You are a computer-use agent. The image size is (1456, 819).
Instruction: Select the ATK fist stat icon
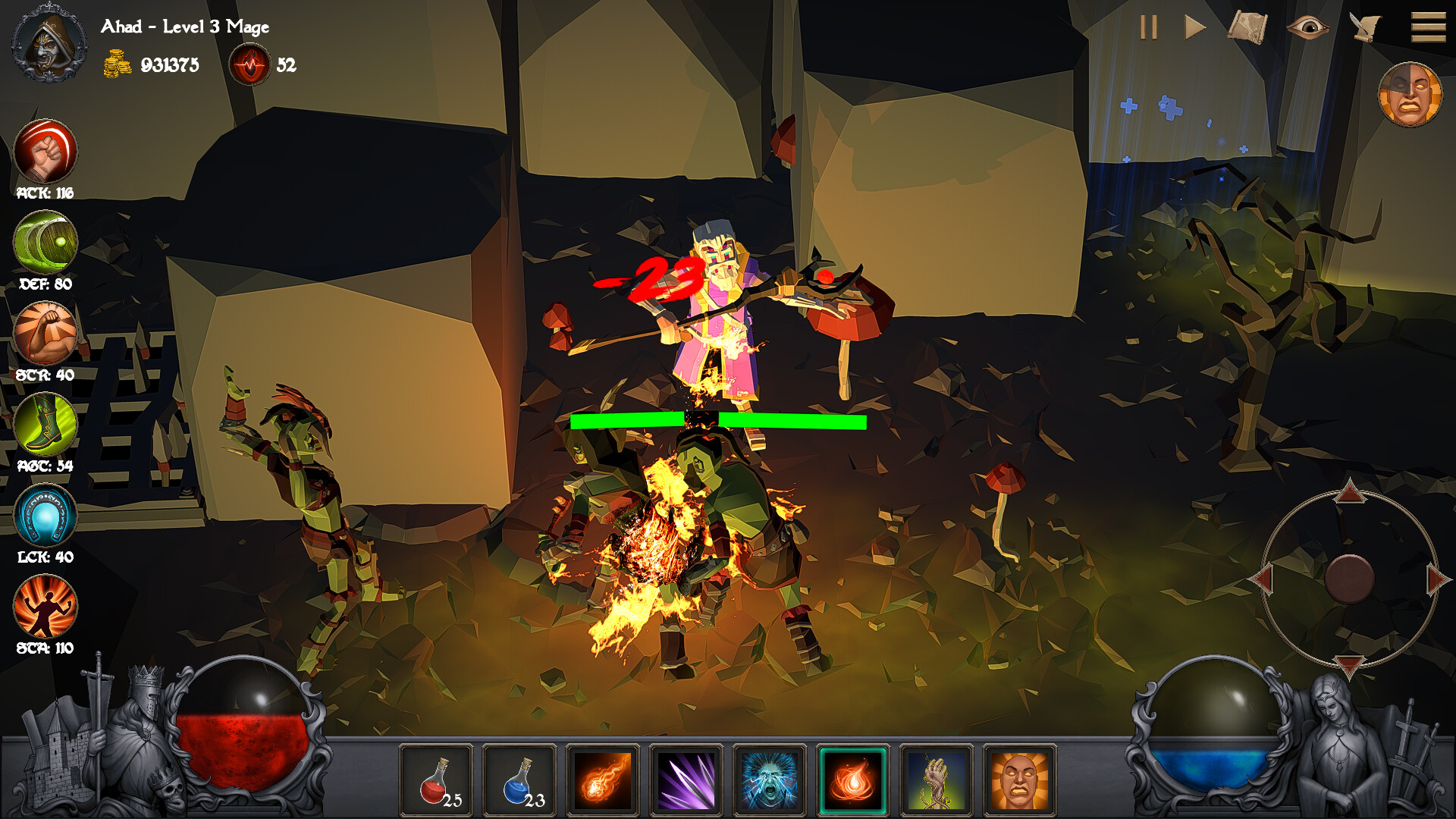tap(45, 150)
